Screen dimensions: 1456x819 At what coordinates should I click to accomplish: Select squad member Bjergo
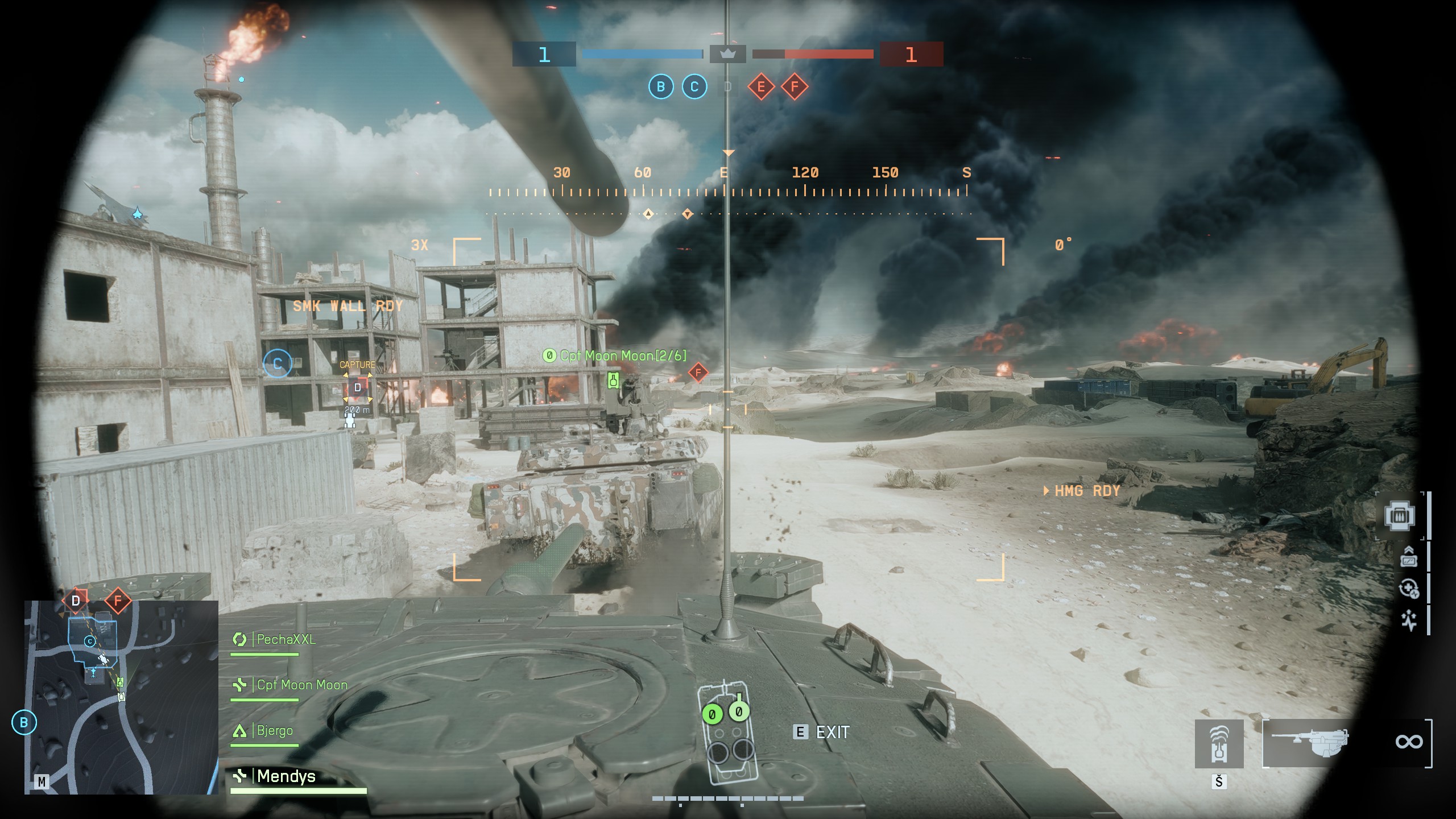coord(275,730)
